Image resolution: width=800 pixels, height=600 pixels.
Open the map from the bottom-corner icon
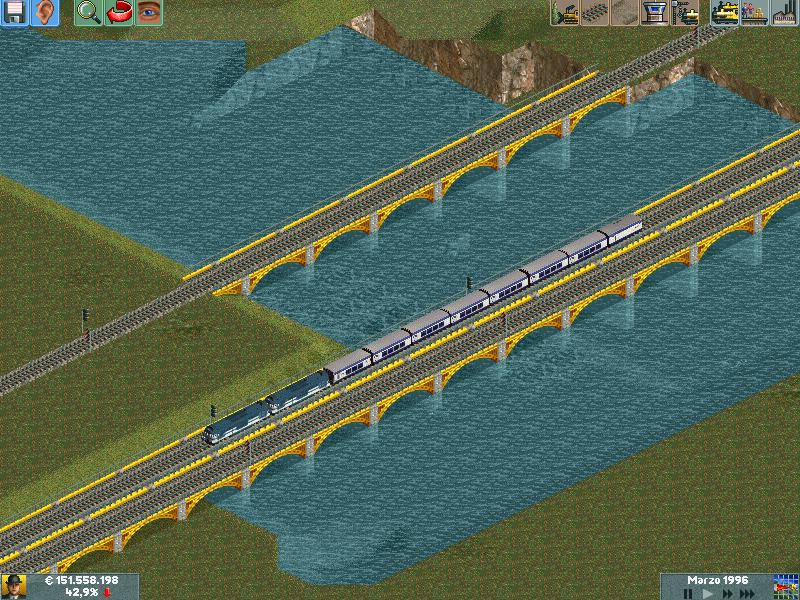(785, 586)
